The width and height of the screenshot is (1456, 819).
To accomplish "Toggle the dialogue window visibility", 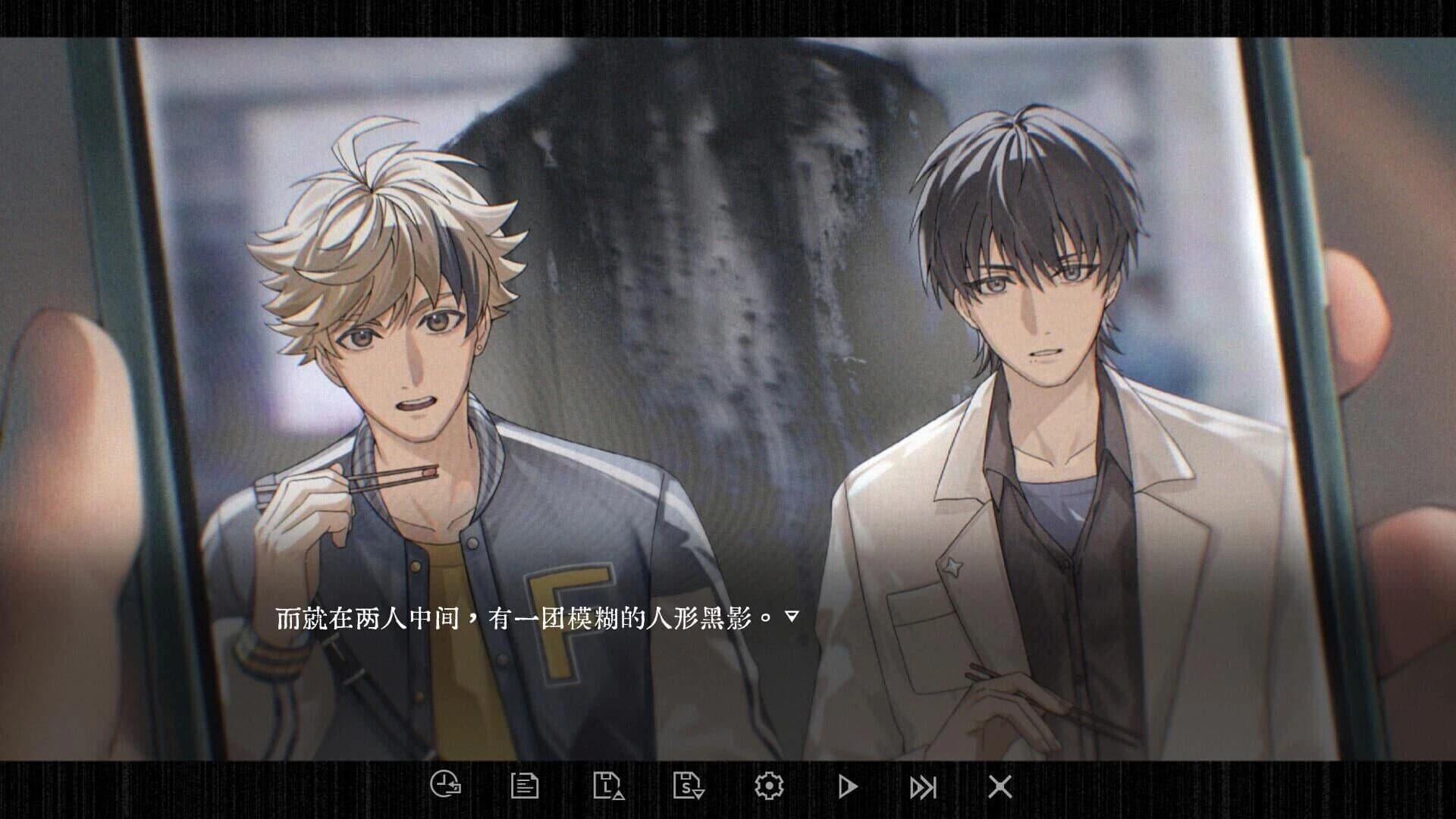I will click(999, 787).
